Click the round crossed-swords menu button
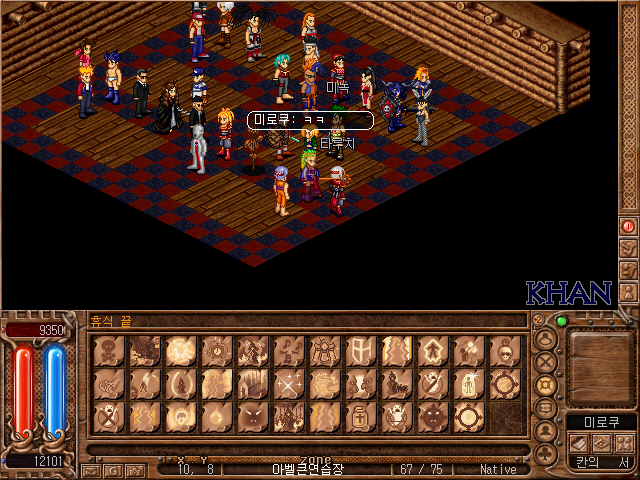 (546, 362)
